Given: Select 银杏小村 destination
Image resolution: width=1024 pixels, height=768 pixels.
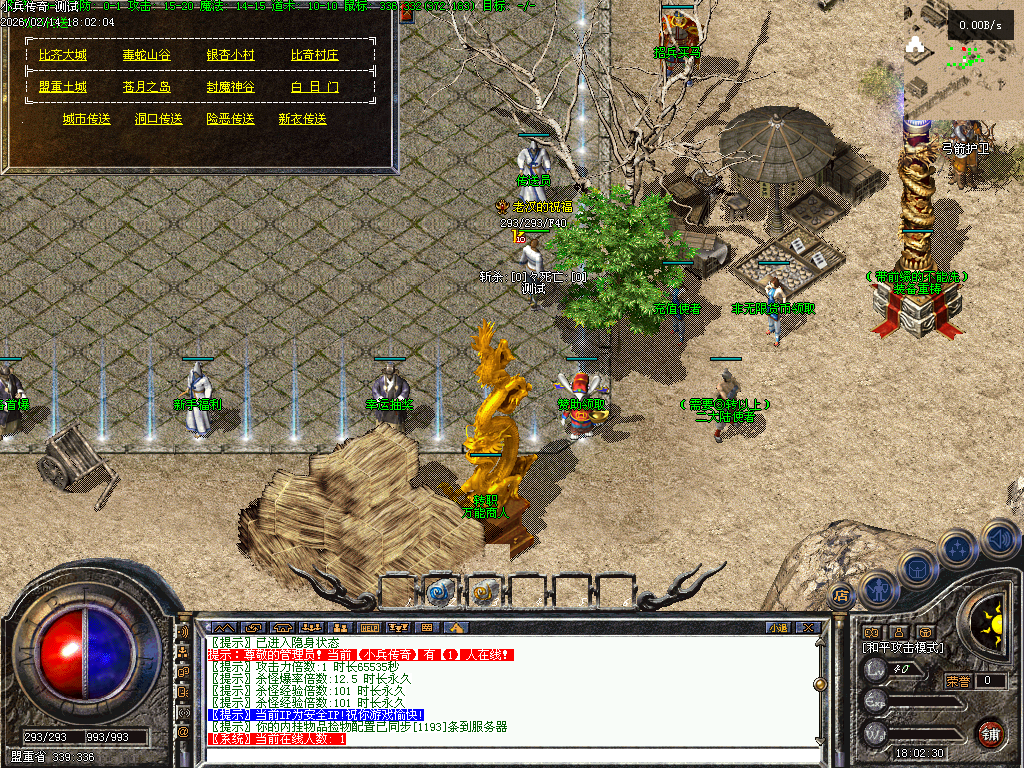Looking at the screenshot, I should 230,55.
